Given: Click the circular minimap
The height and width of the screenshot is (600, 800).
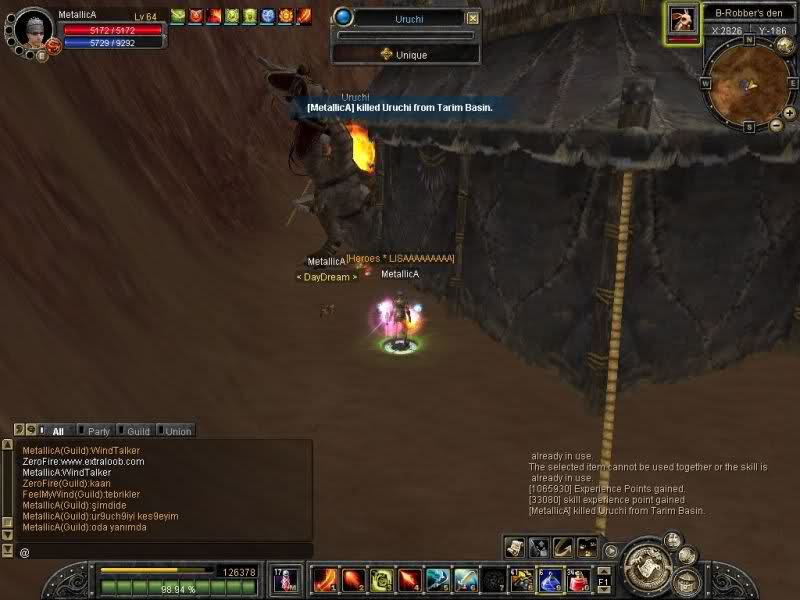Looking at the screenshot, I should [749, 82].
